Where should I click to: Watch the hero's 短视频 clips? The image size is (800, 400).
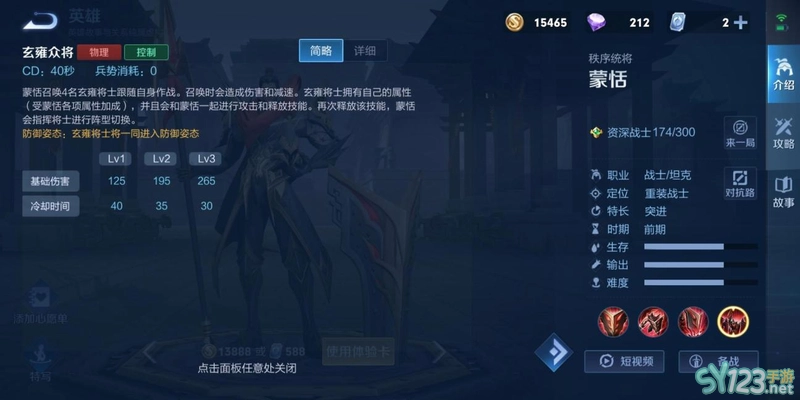pos(625,362)
